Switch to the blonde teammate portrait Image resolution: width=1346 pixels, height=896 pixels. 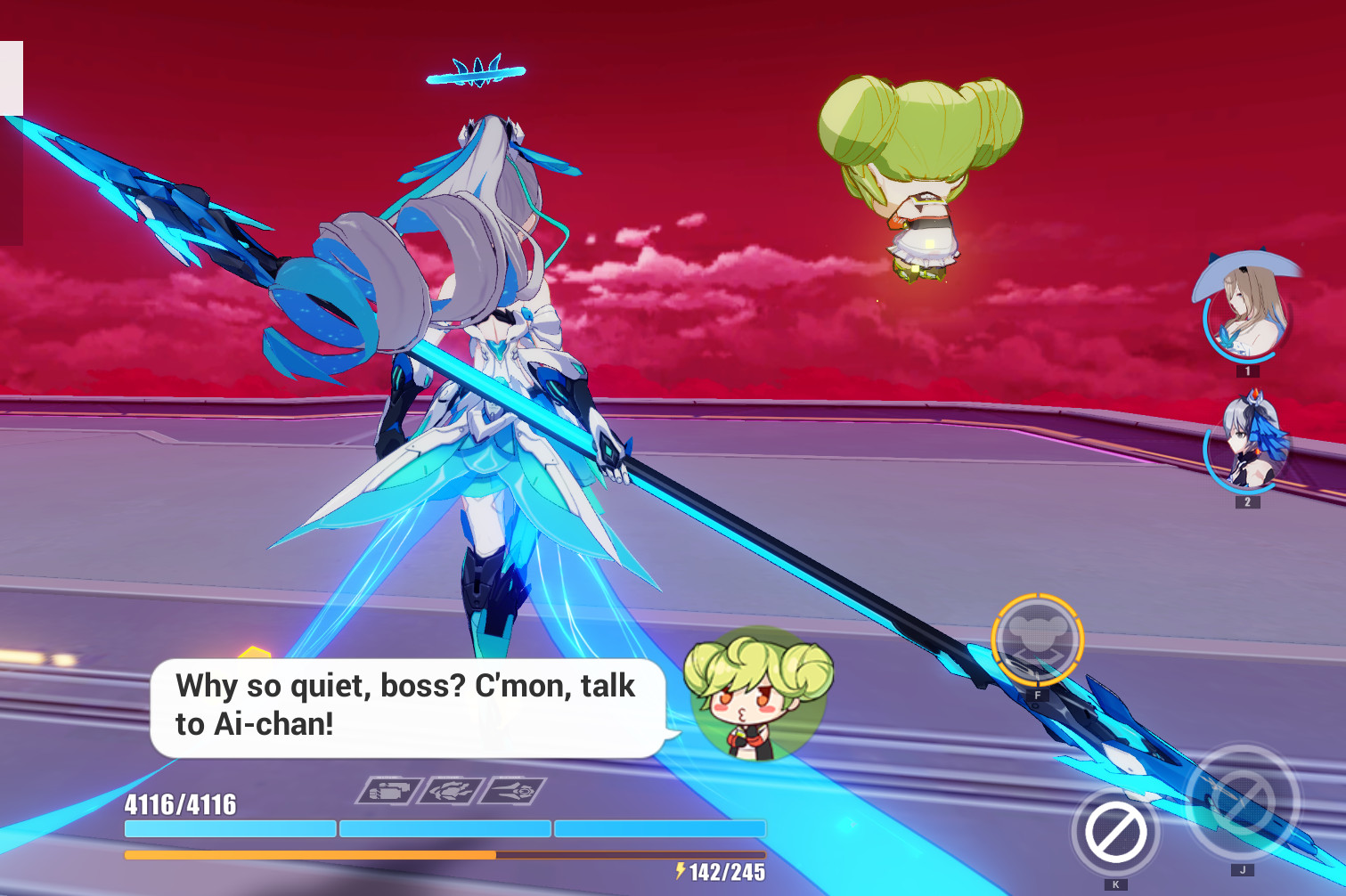coord(1245,314)
